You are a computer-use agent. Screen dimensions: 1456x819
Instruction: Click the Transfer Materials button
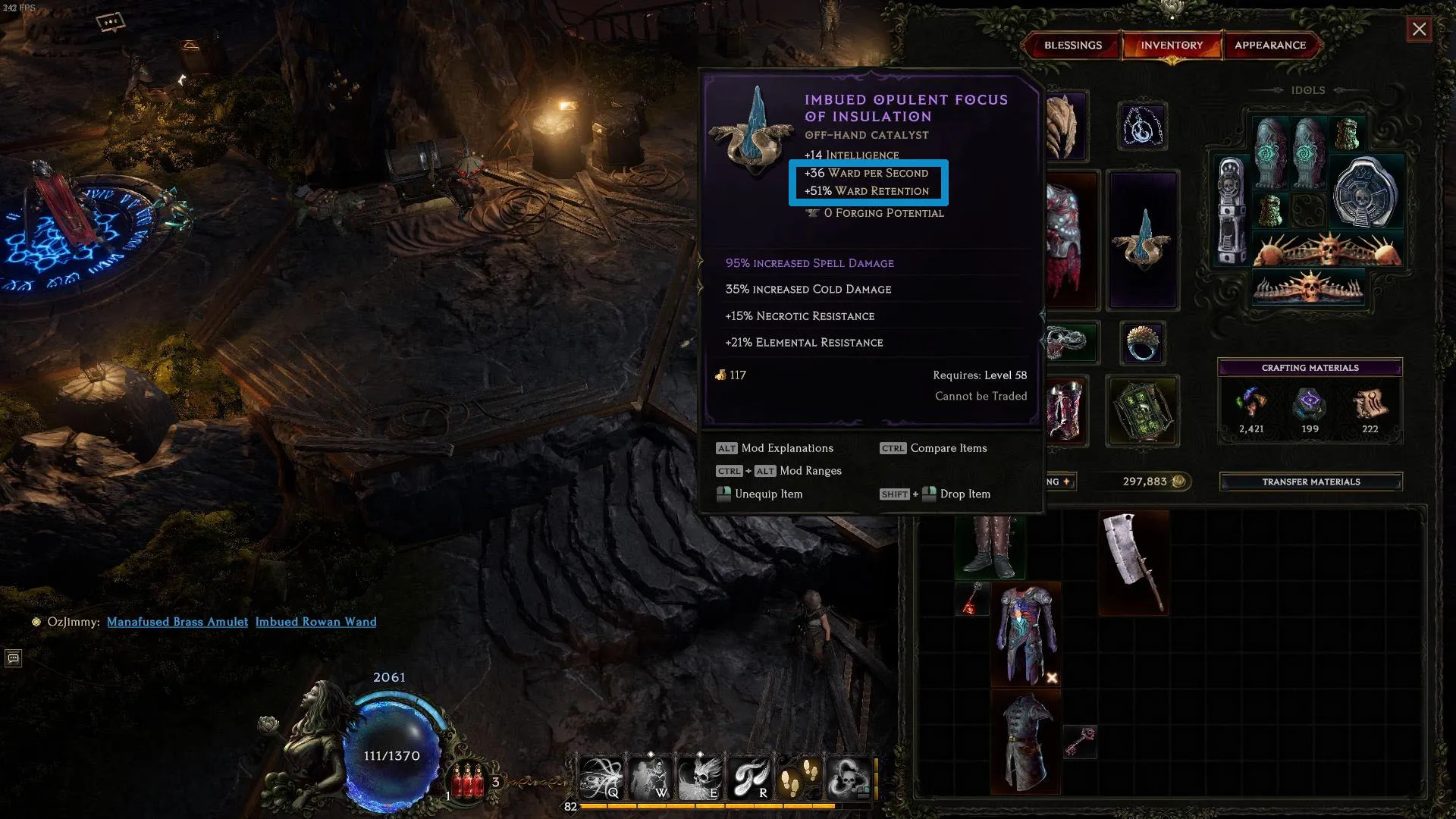(x=1310, y=482)
